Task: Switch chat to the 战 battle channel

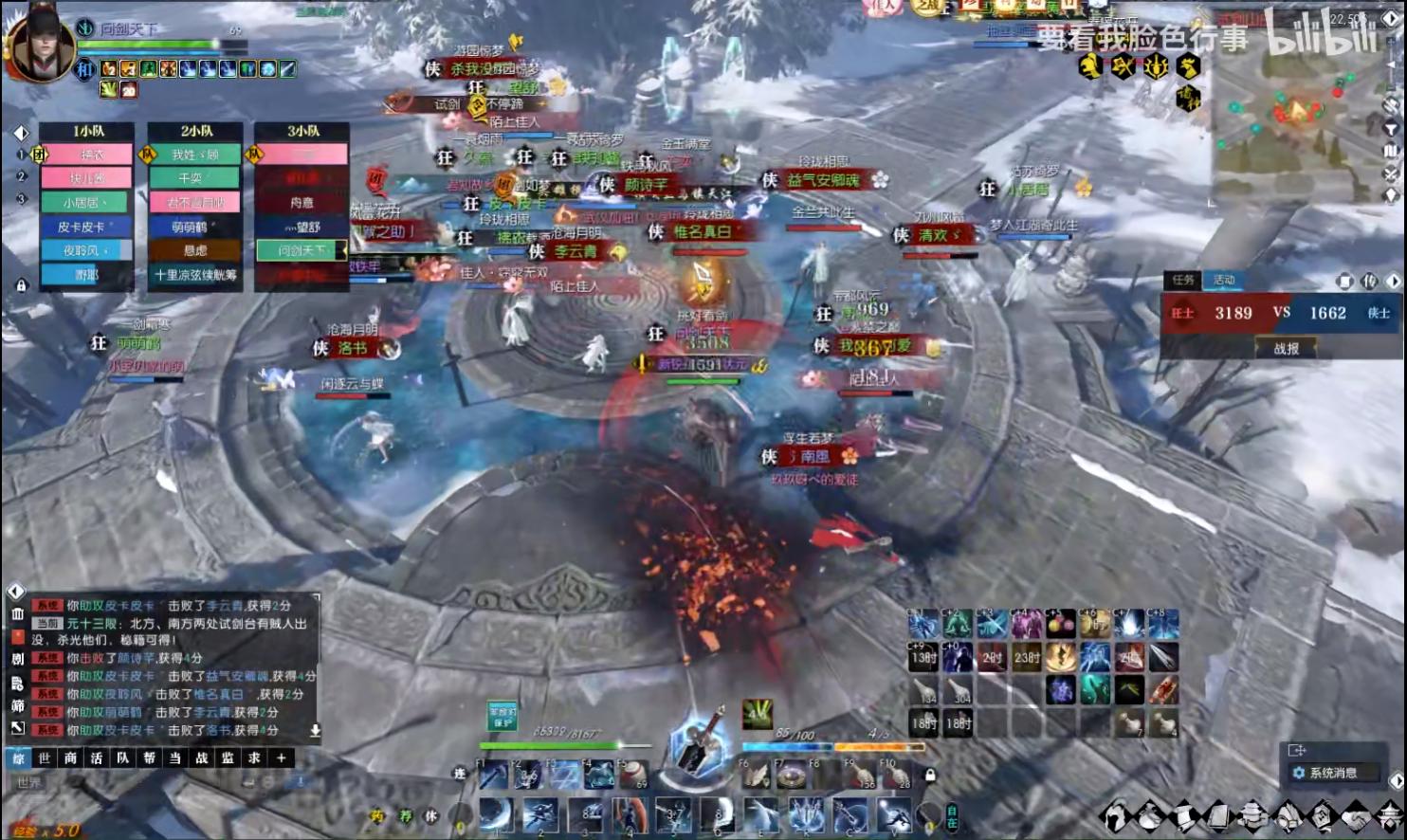Action: [x=201, y=758]
